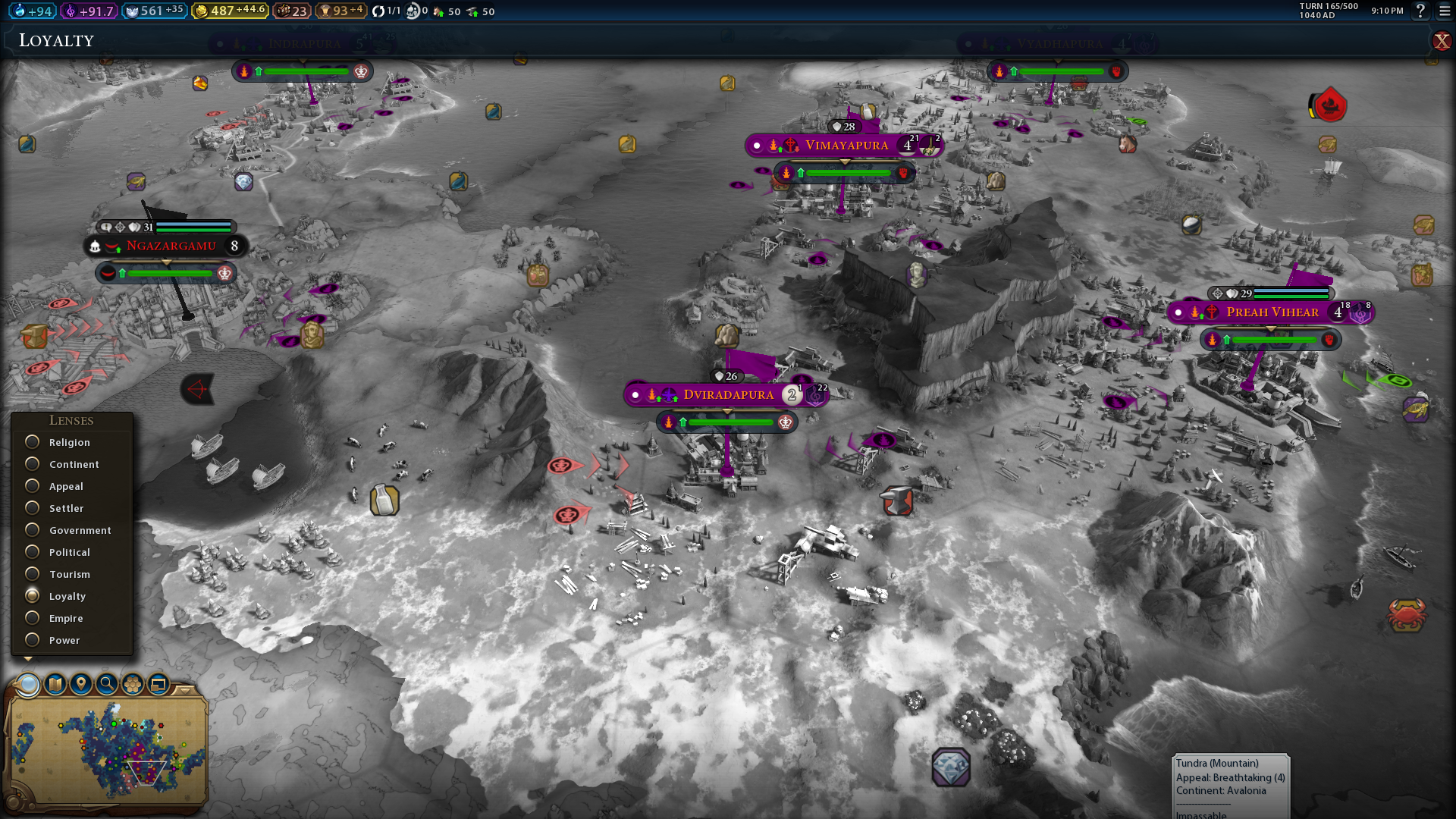The image size is (1456, 819).
Task: Open the map search magnifier button
Action: pos(107,685)
